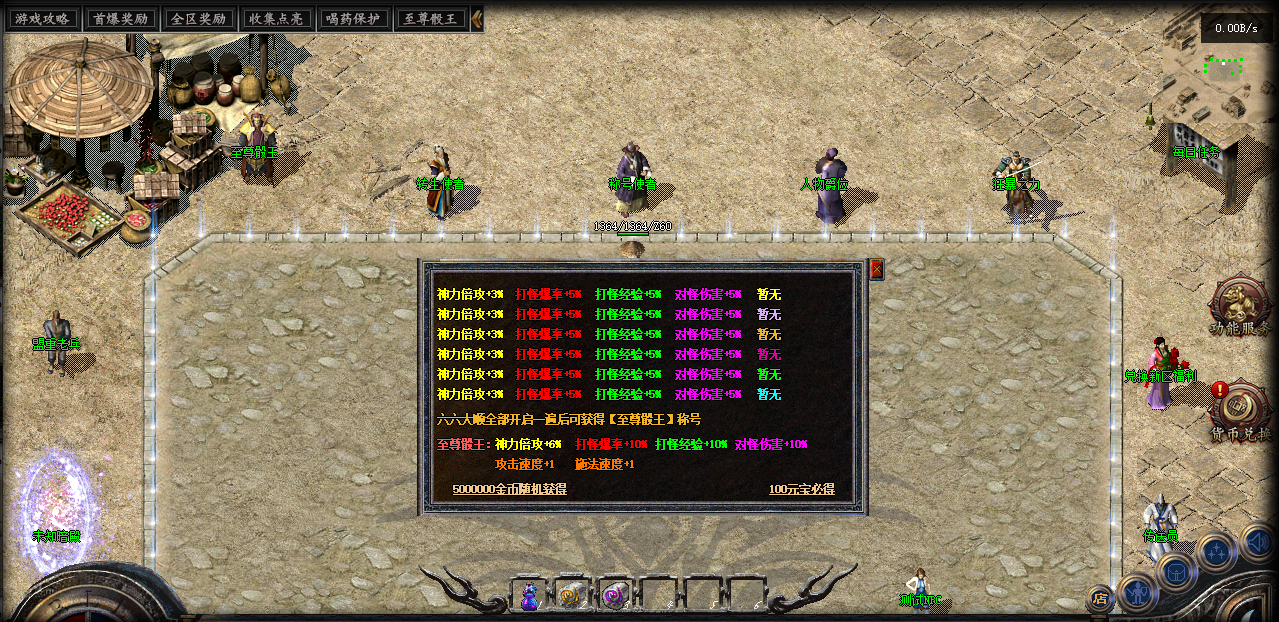This screenshot has width=1279, height=622.
Task: Select the 至尊骰王 top menu button
Action: [x=432, y=19]
